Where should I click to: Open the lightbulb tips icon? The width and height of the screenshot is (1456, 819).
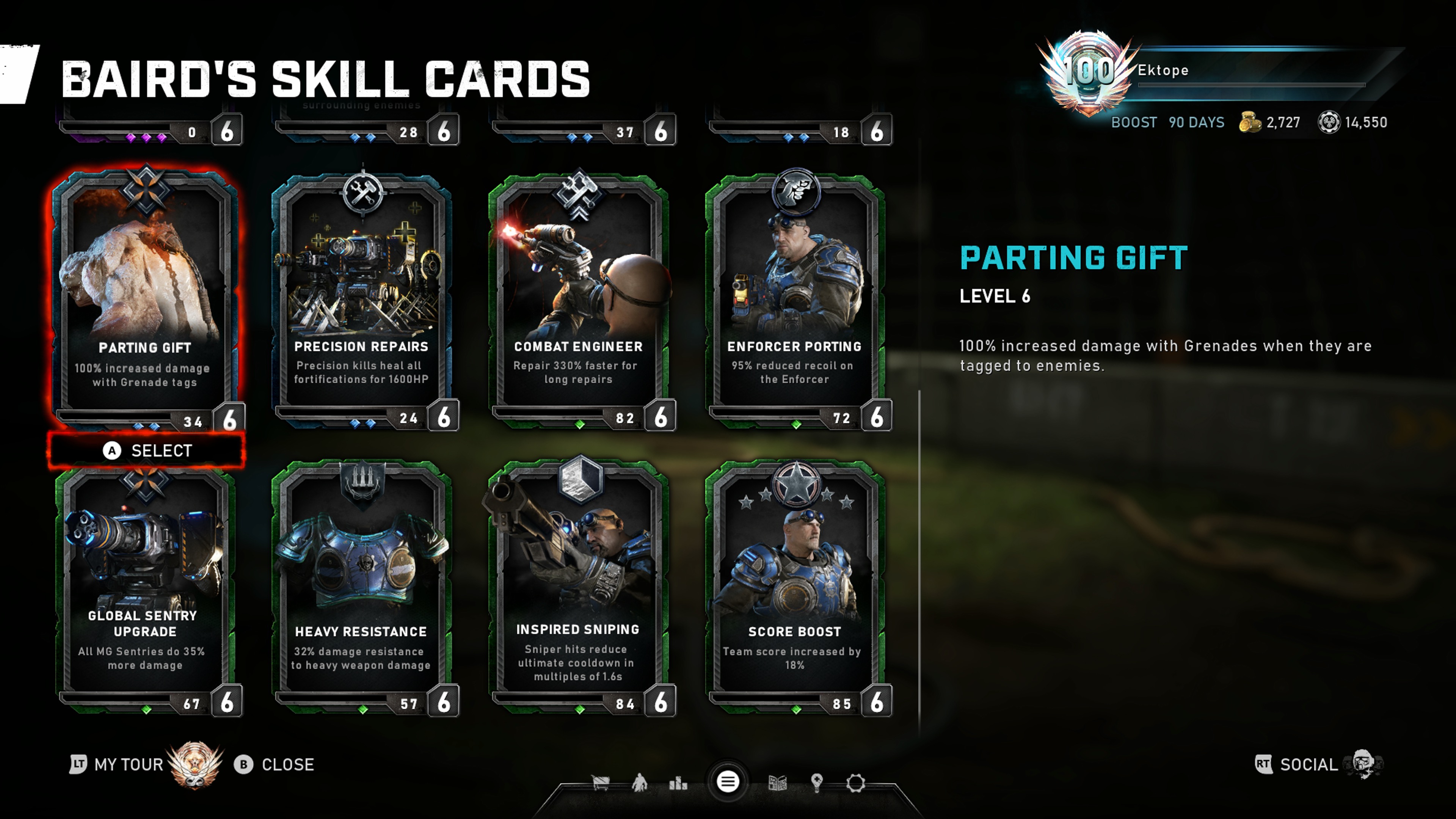(817, 783)
